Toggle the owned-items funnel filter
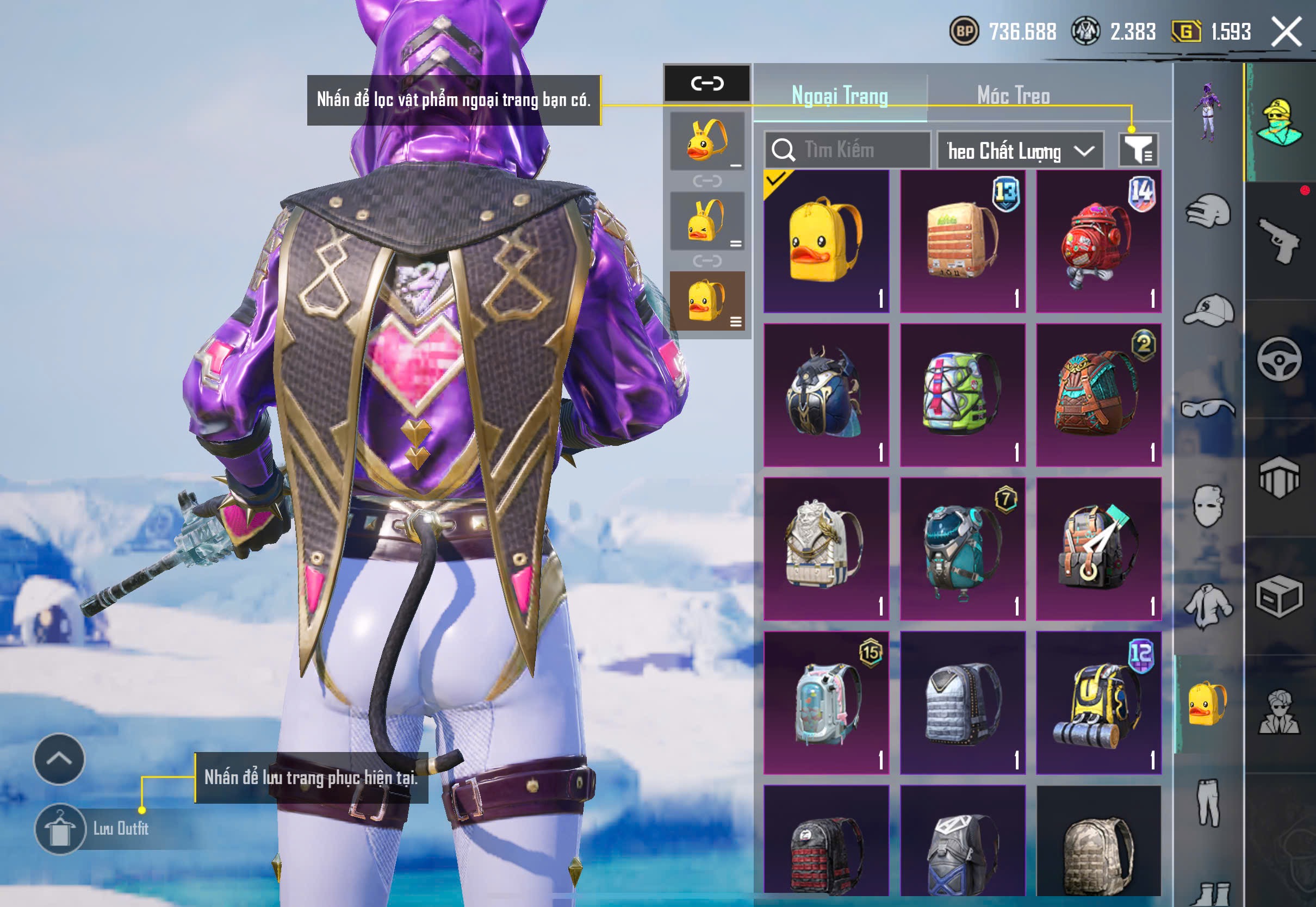The width and height of the screenshot is (1316, 907). coord(1138,150)
